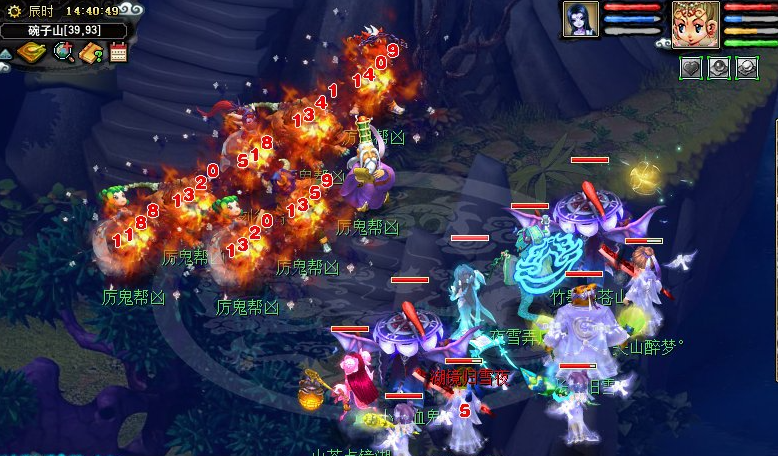Select the dark-haired pet portrait
This screenshot has width=778, height=456.
click(x=580, y=19)
